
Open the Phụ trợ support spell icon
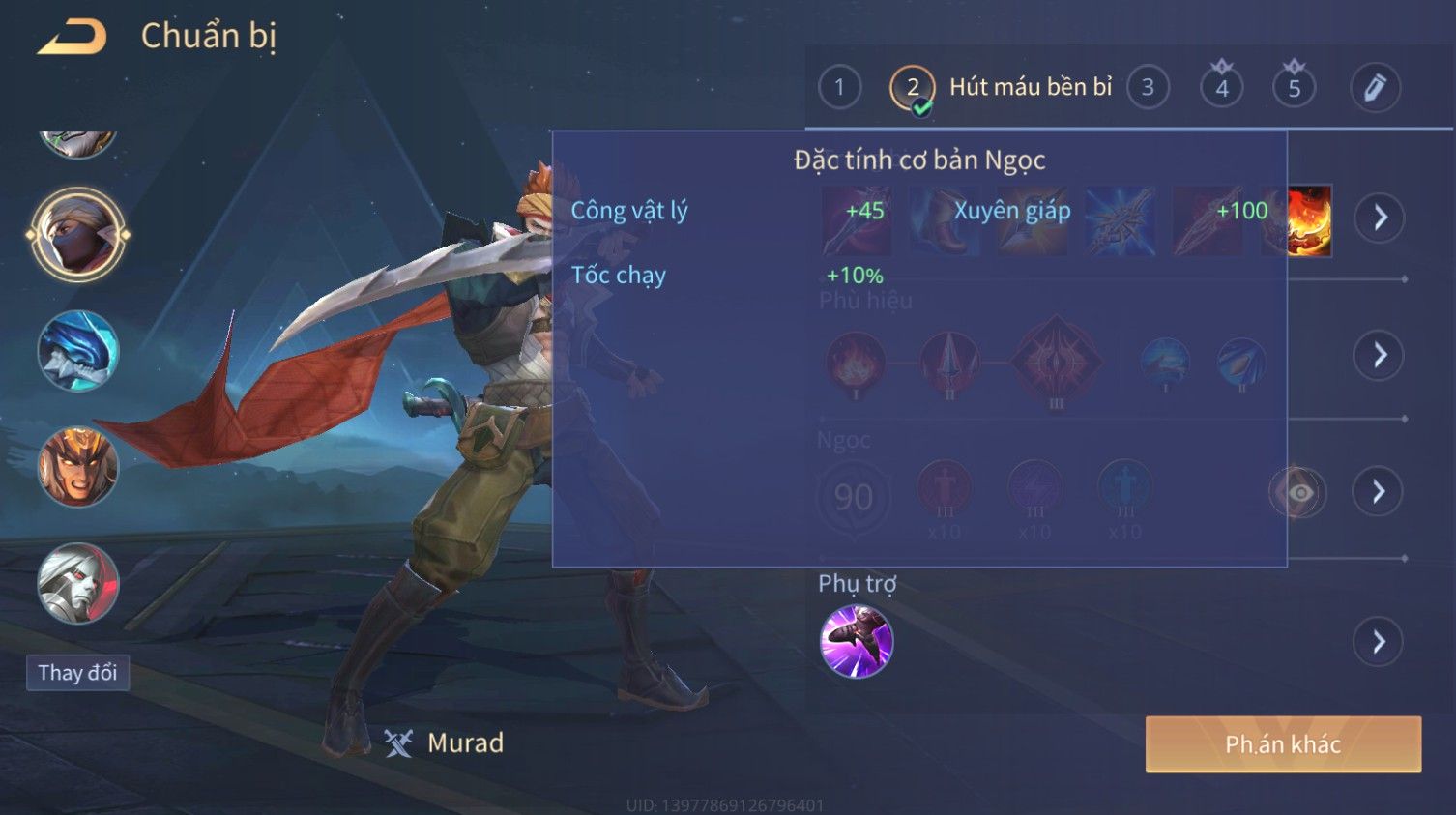pos(857,641)
